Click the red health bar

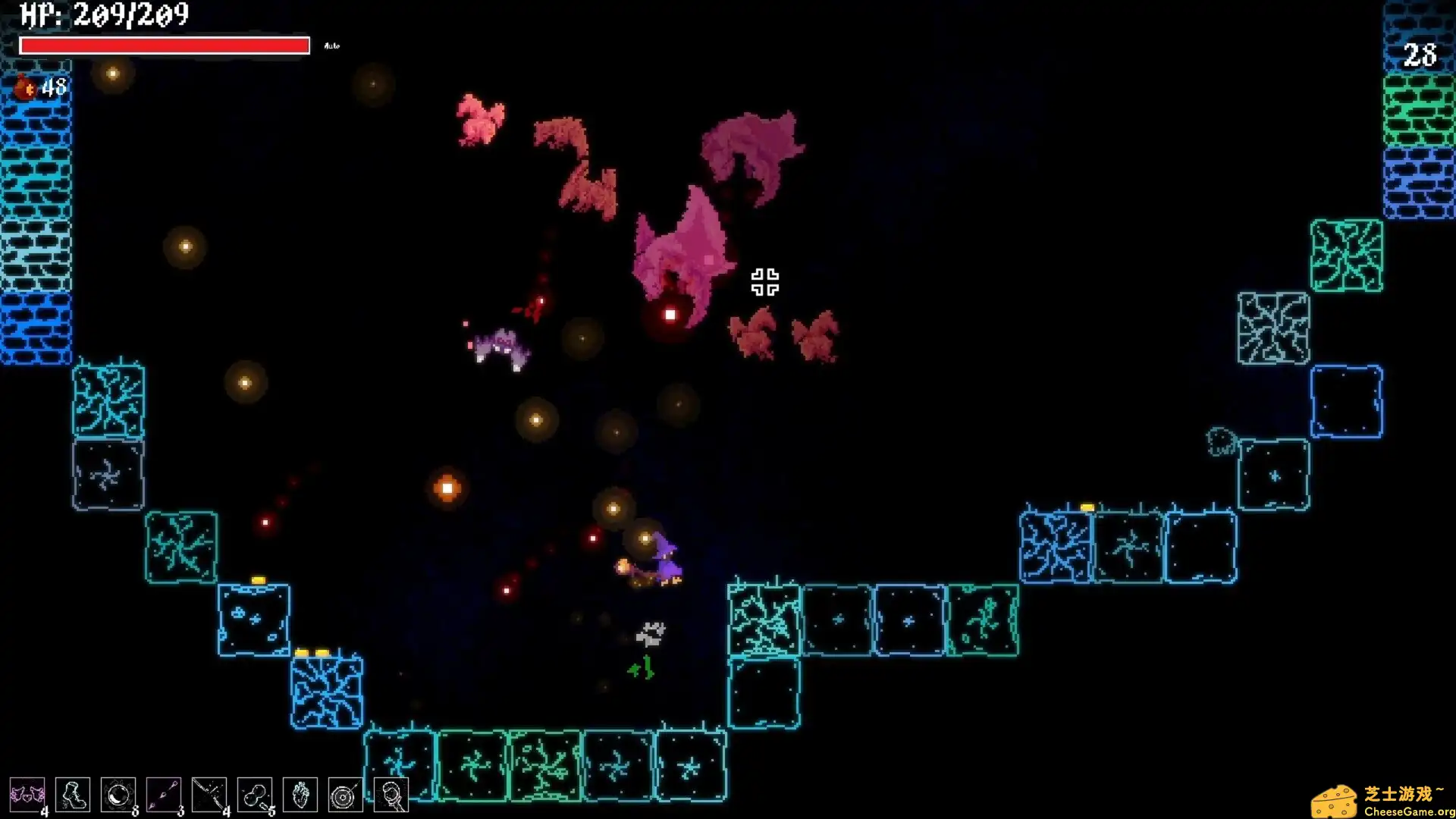tap(165, 45)
